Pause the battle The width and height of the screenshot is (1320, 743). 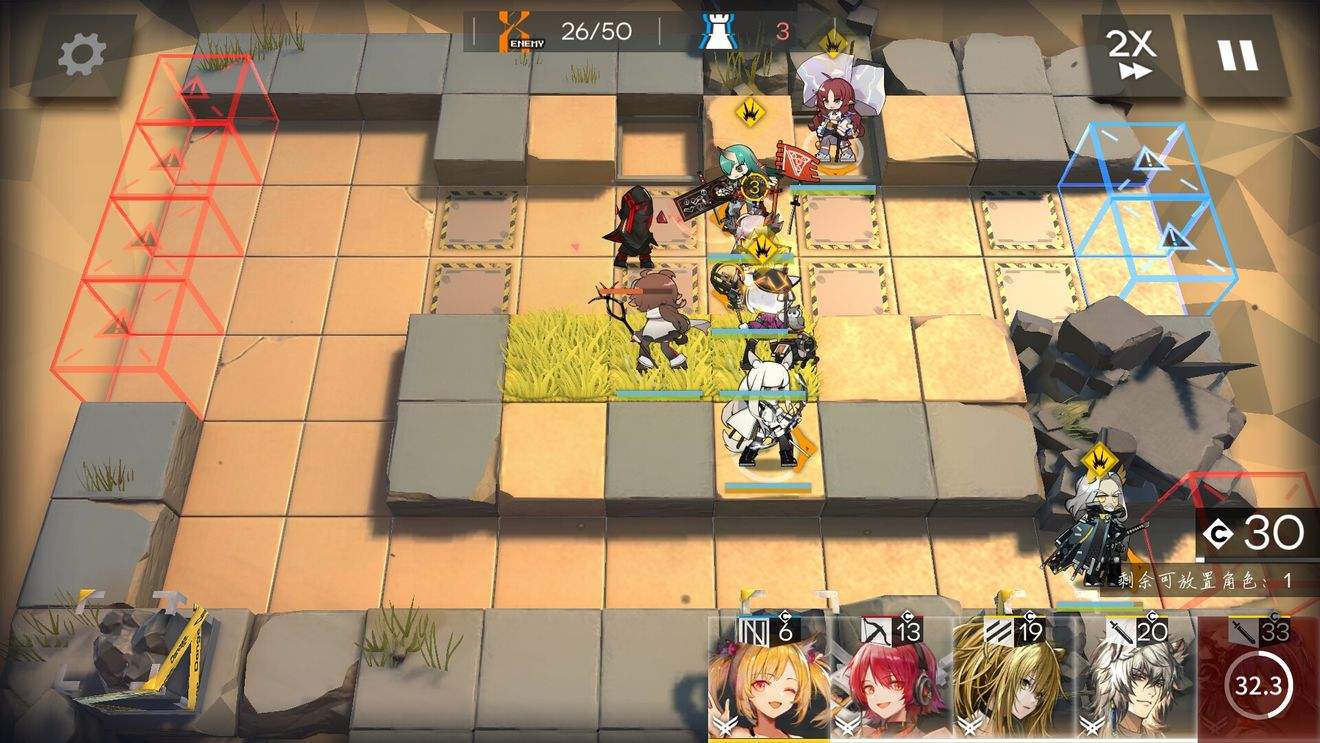[x=1237, y=56]
